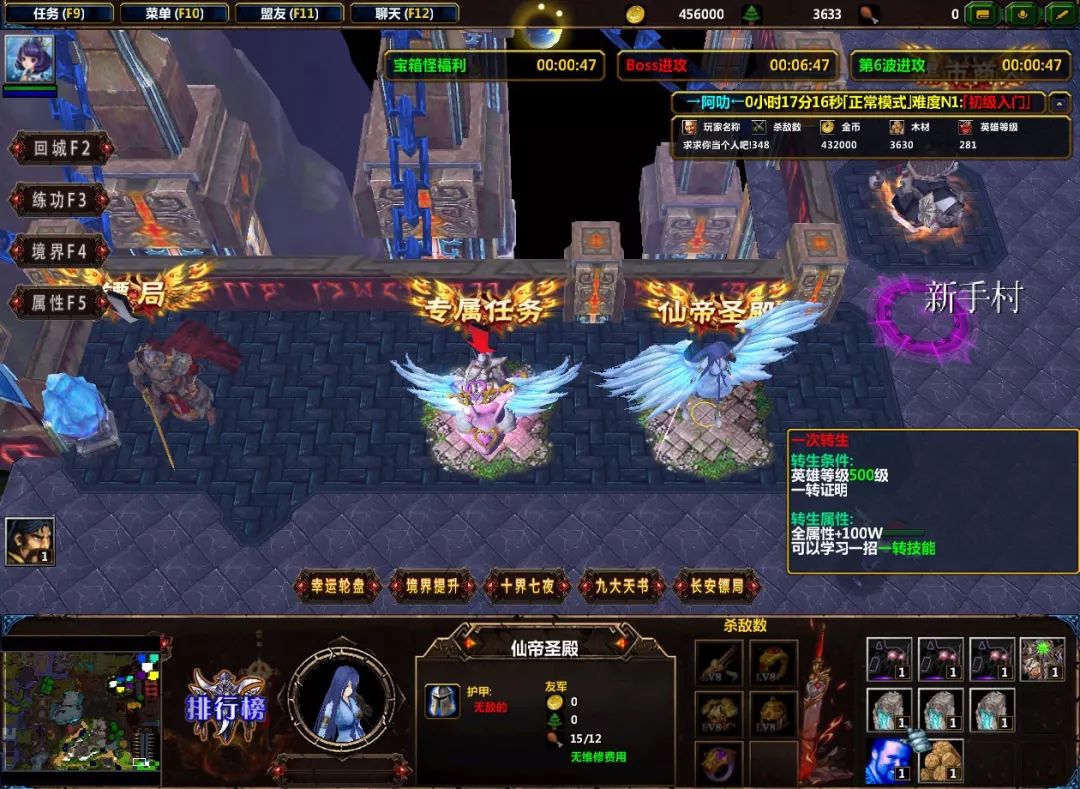
Task: Select the hero portrait in the top-left corner
Action: click(x=29, y=60)
